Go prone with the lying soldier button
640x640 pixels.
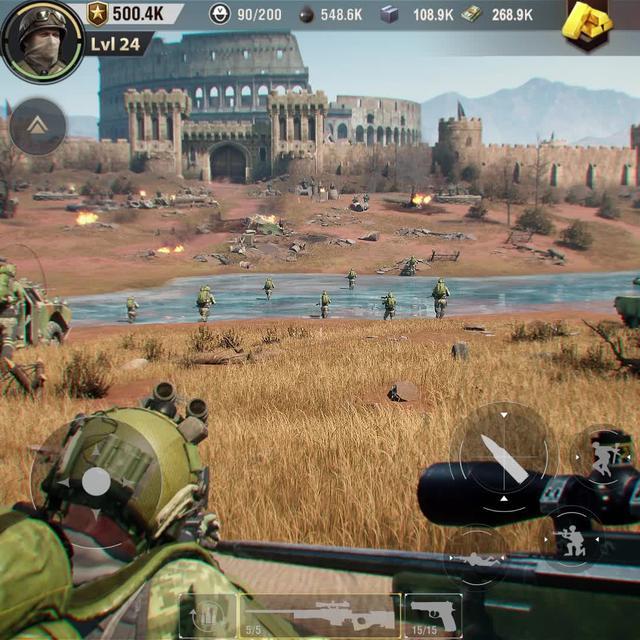point(476,558)
